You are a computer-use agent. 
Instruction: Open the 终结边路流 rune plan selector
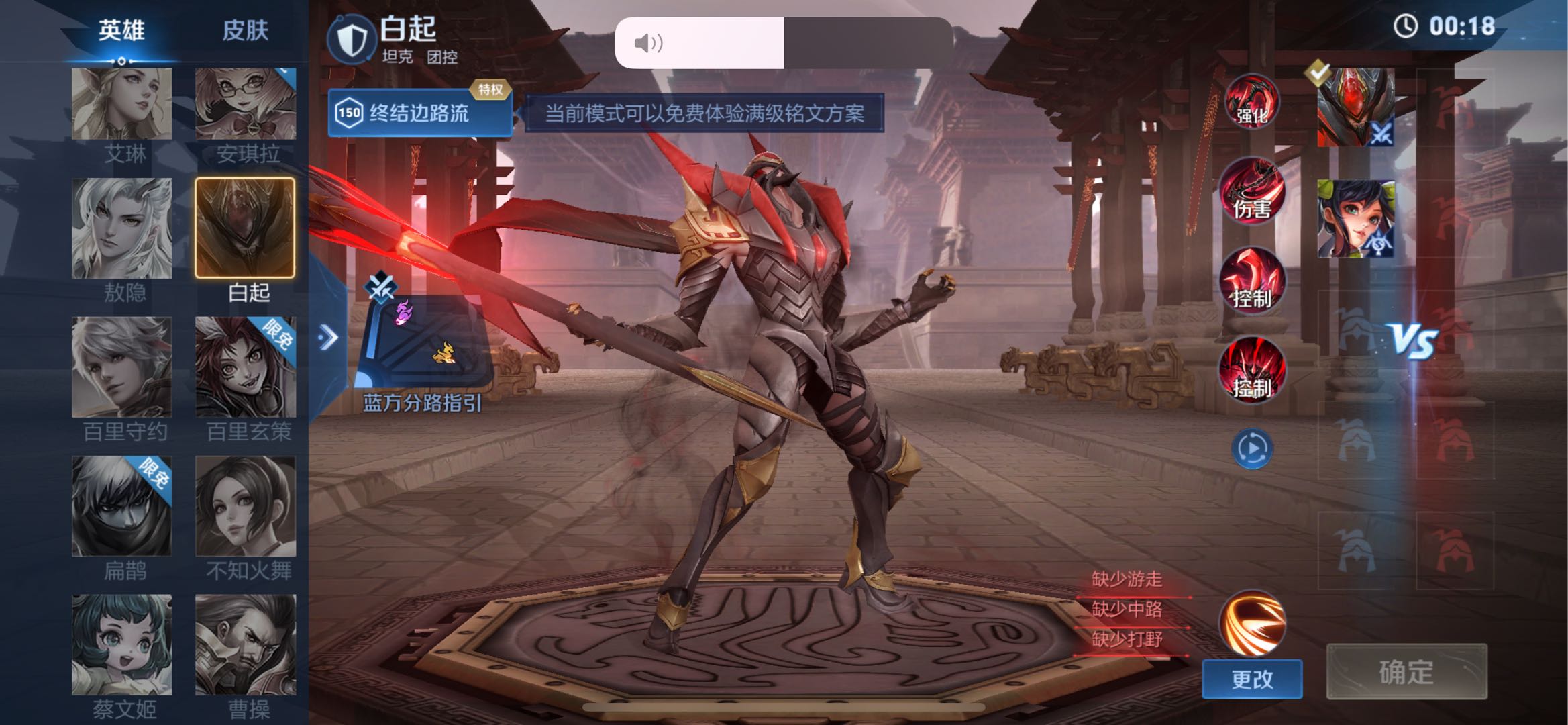[419, 113]
